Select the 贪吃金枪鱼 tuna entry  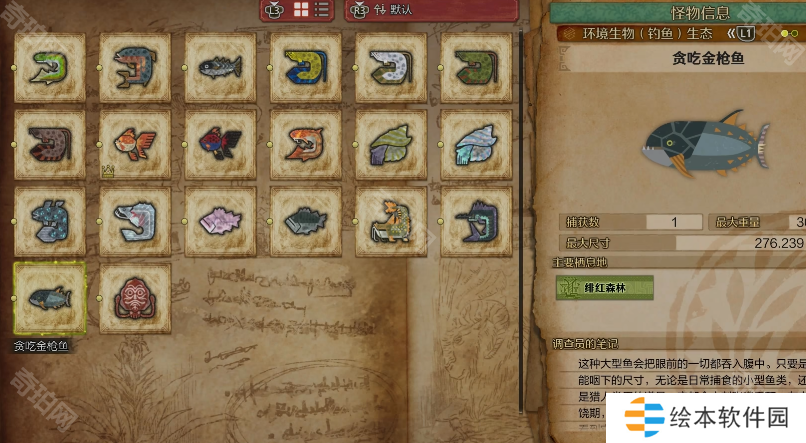50,298
